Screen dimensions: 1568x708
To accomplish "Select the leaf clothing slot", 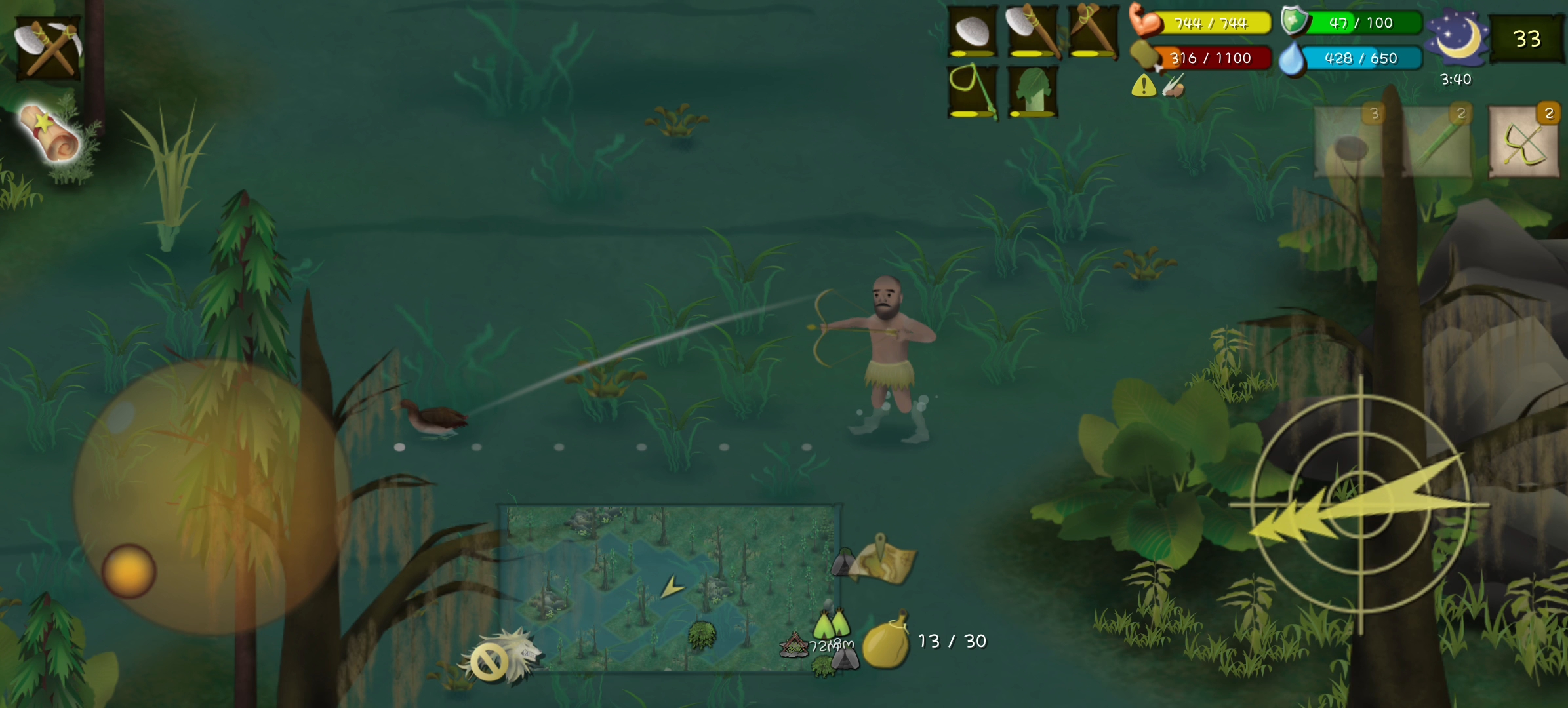I will click(x=1032, y=90).
